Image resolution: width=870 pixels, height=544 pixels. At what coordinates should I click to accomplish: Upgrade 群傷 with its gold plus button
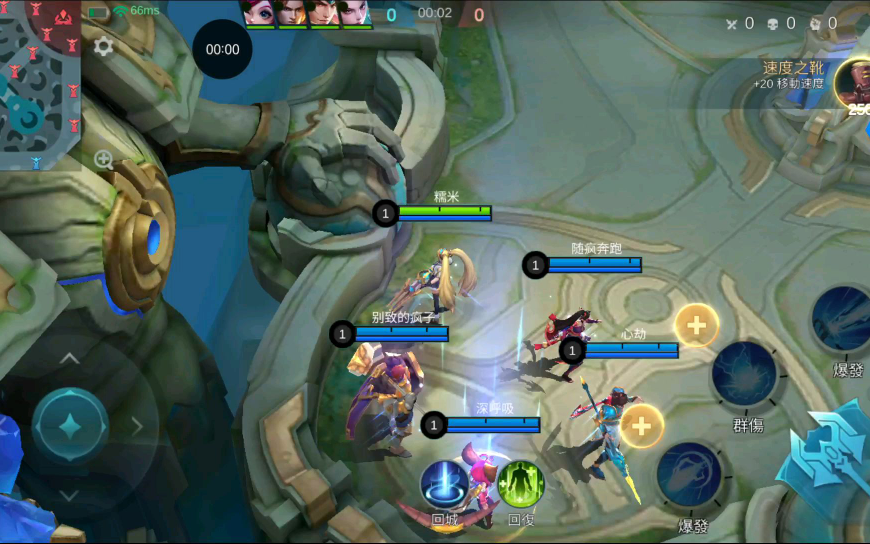tap(696, 325)
